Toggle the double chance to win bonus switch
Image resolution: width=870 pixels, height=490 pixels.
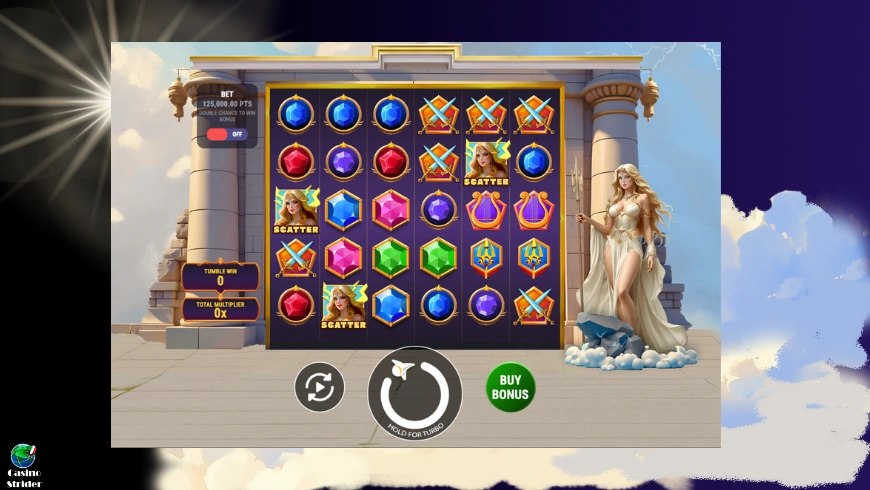click(225, 133)
